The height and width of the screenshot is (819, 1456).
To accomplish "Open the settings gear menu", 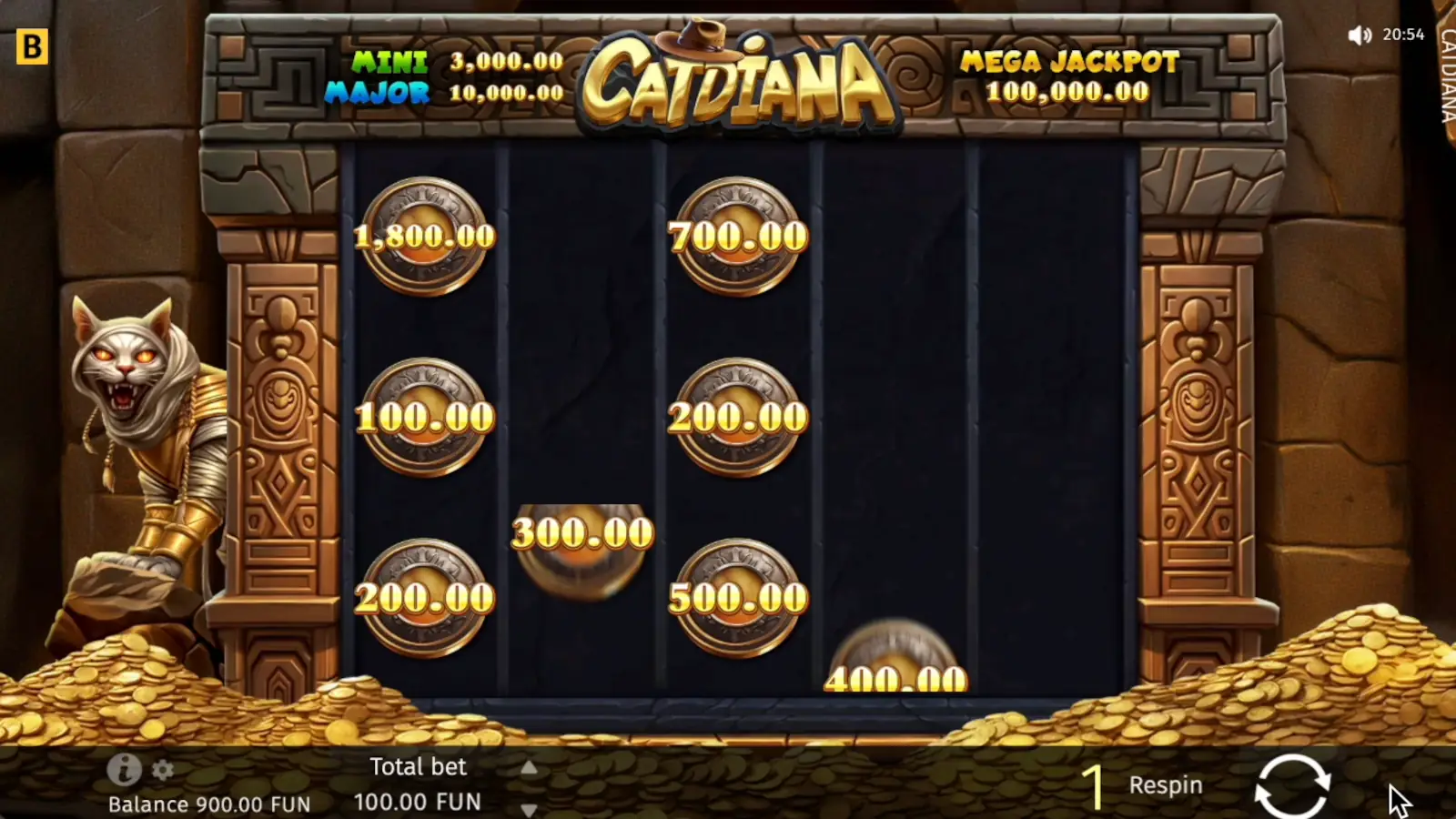I will (x=161, y=772).
